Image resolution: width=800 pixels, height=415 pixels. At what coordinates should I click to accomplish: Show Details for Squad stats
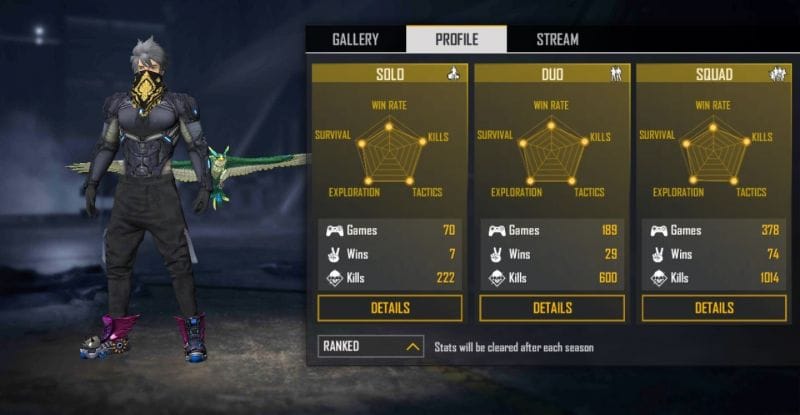click(x=714, y=308)
